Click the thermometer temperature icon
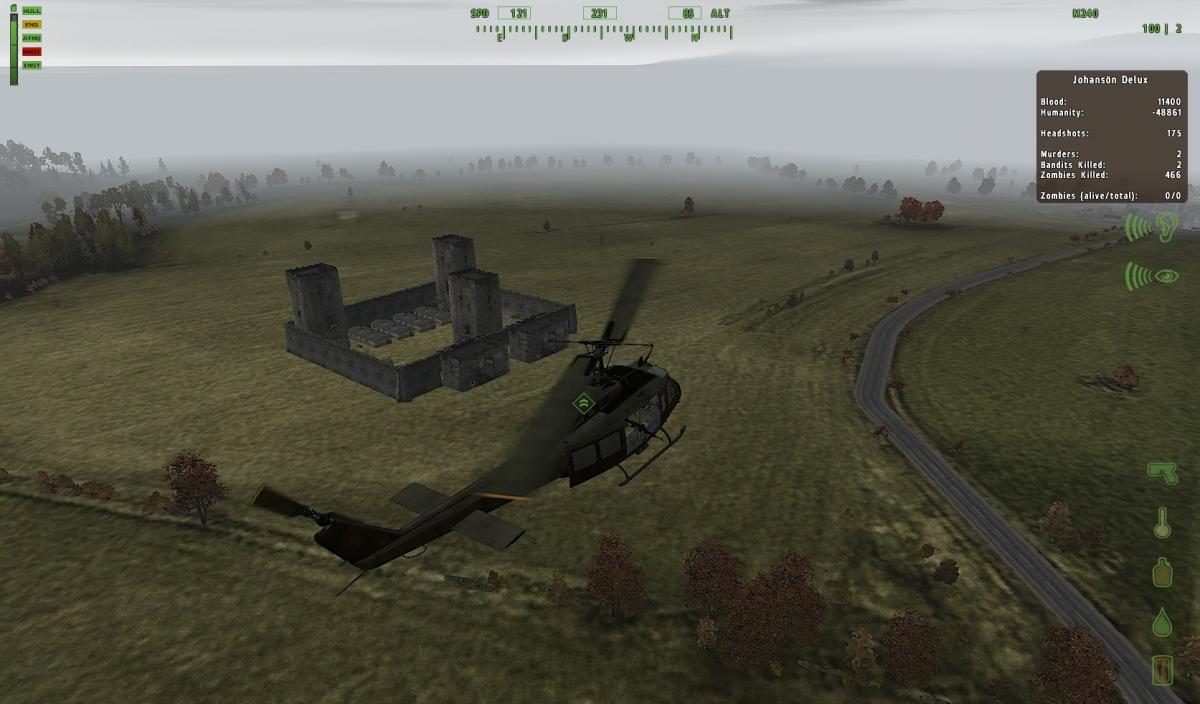The image size is (1200, 704). 1162,522
